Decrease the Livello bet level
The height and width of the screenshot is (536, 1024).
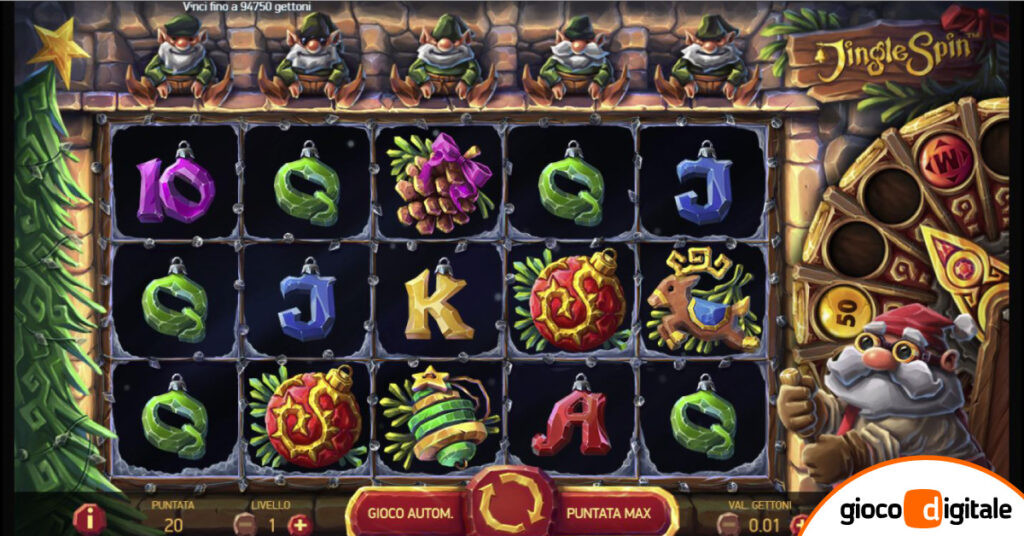click(244, 523)
